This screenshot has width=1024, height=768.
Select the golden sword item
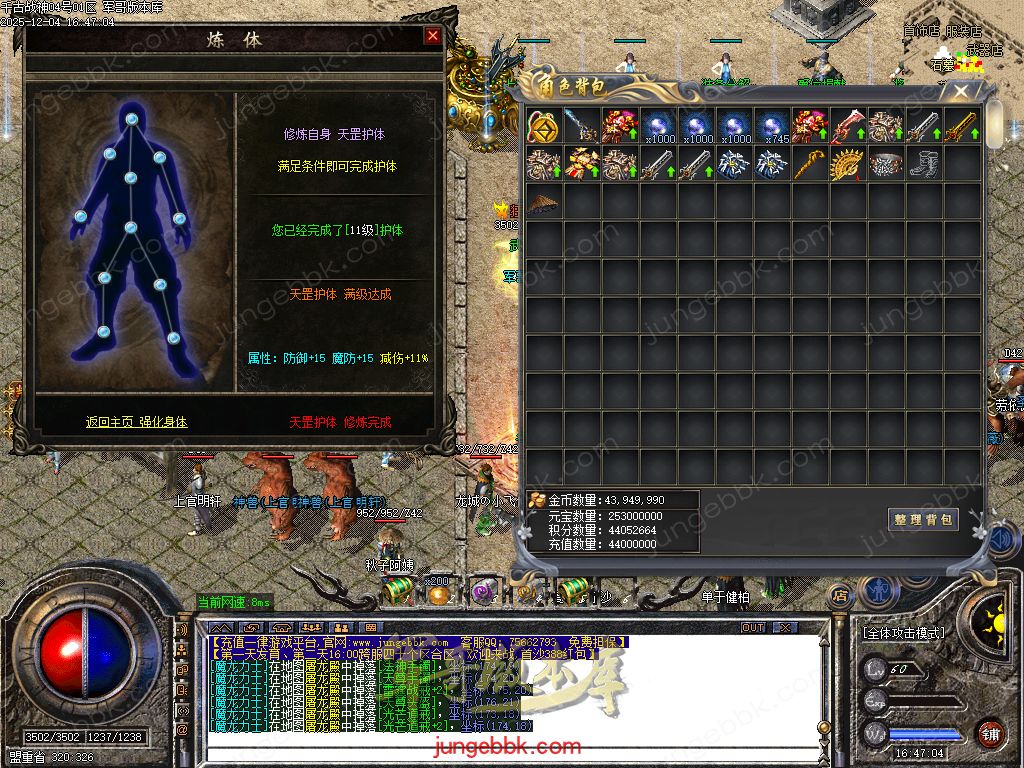961,126
